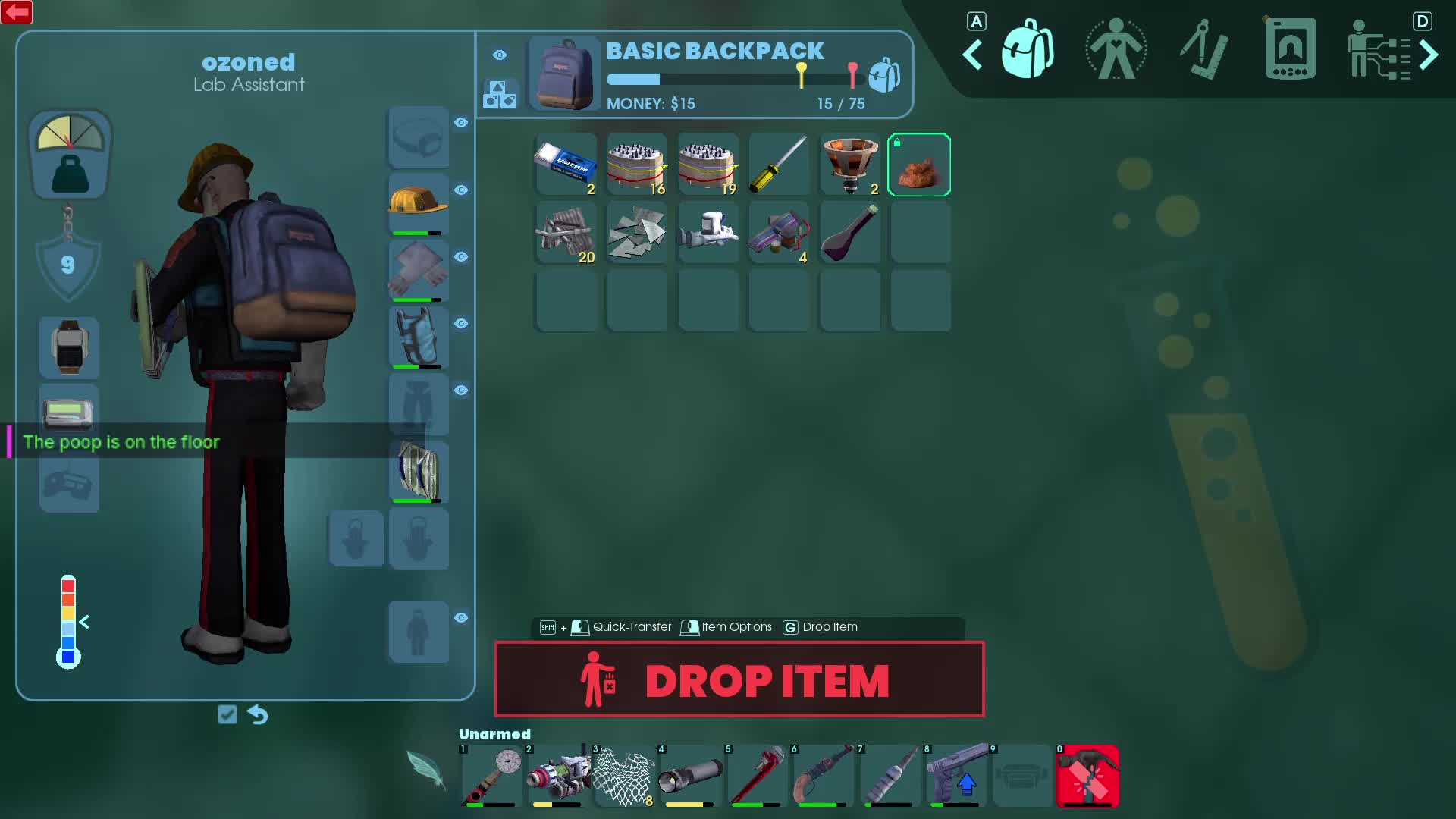The height and width of the screenshot is (819, 1456).
Task: Select the yellow screwdriver in backpack
Action: [778, 165]
